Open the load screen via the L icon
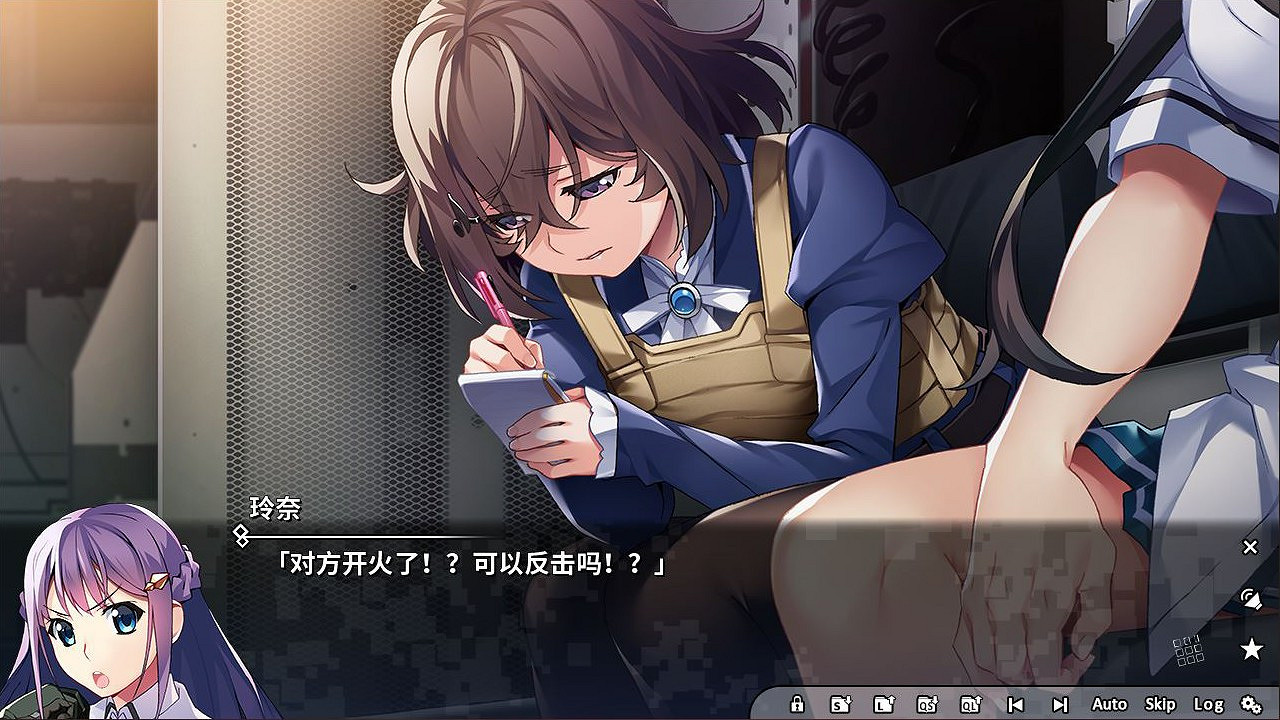The image size is (1280, 720). (886, 703)
